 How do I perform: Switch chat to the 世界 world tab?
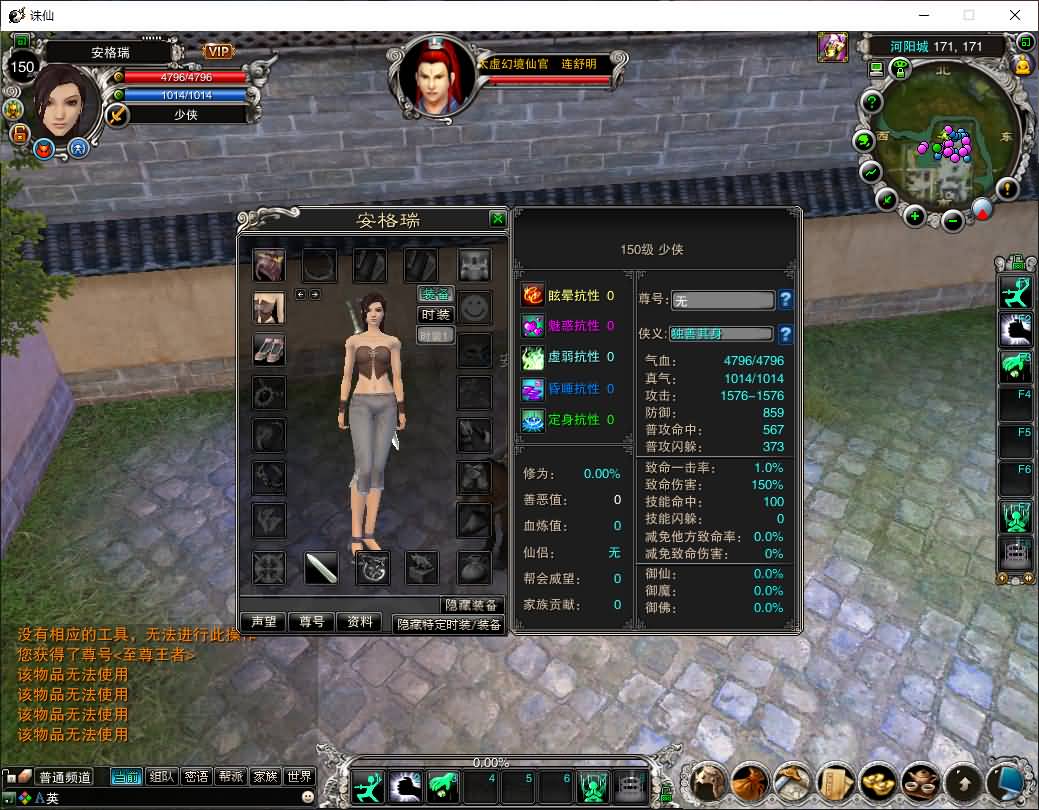(x=299, y=777)
